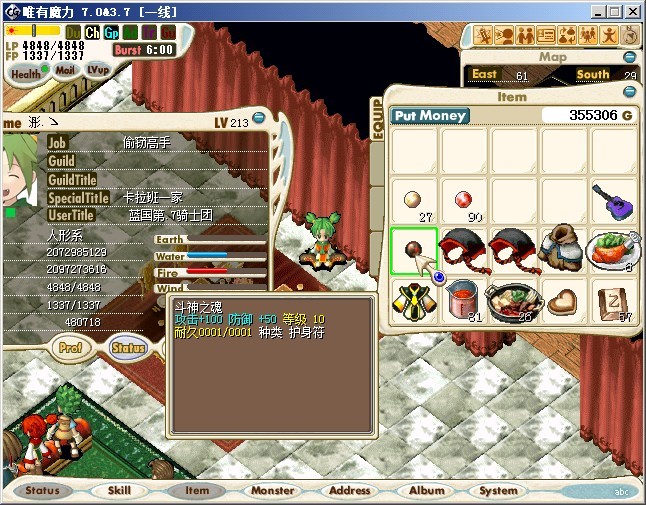Select the heart-shaped cookie item

(x=563, y=300)
